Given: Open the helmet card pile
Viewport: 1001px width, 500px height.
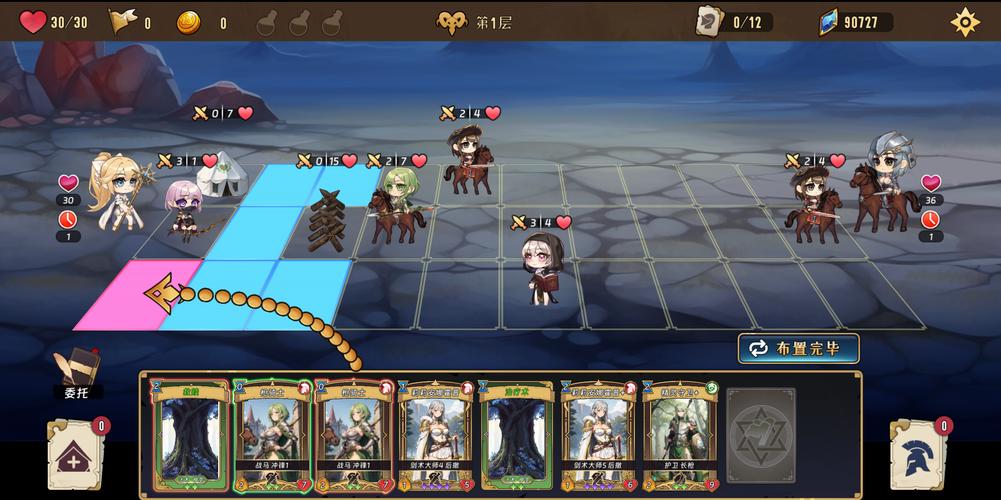Looking at the screenshot, I should [x=918, y=456].
